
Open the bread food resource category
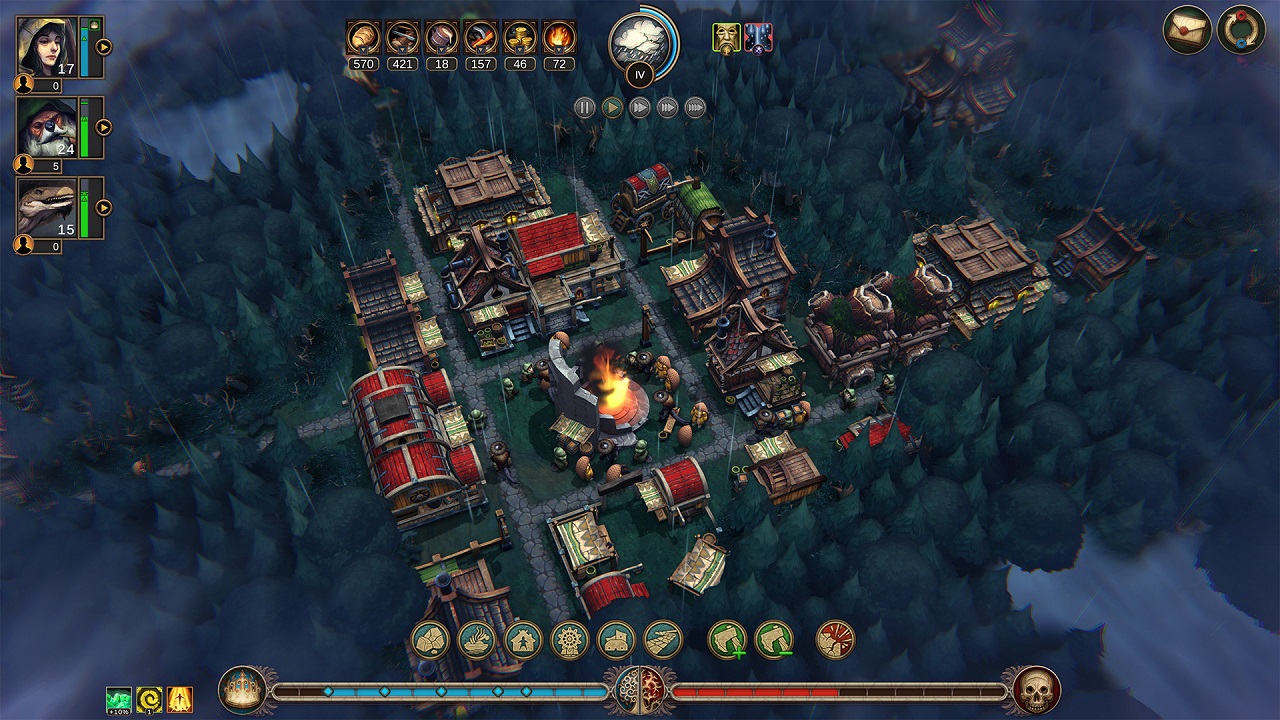pyautogui.click(x=362, y=38)
